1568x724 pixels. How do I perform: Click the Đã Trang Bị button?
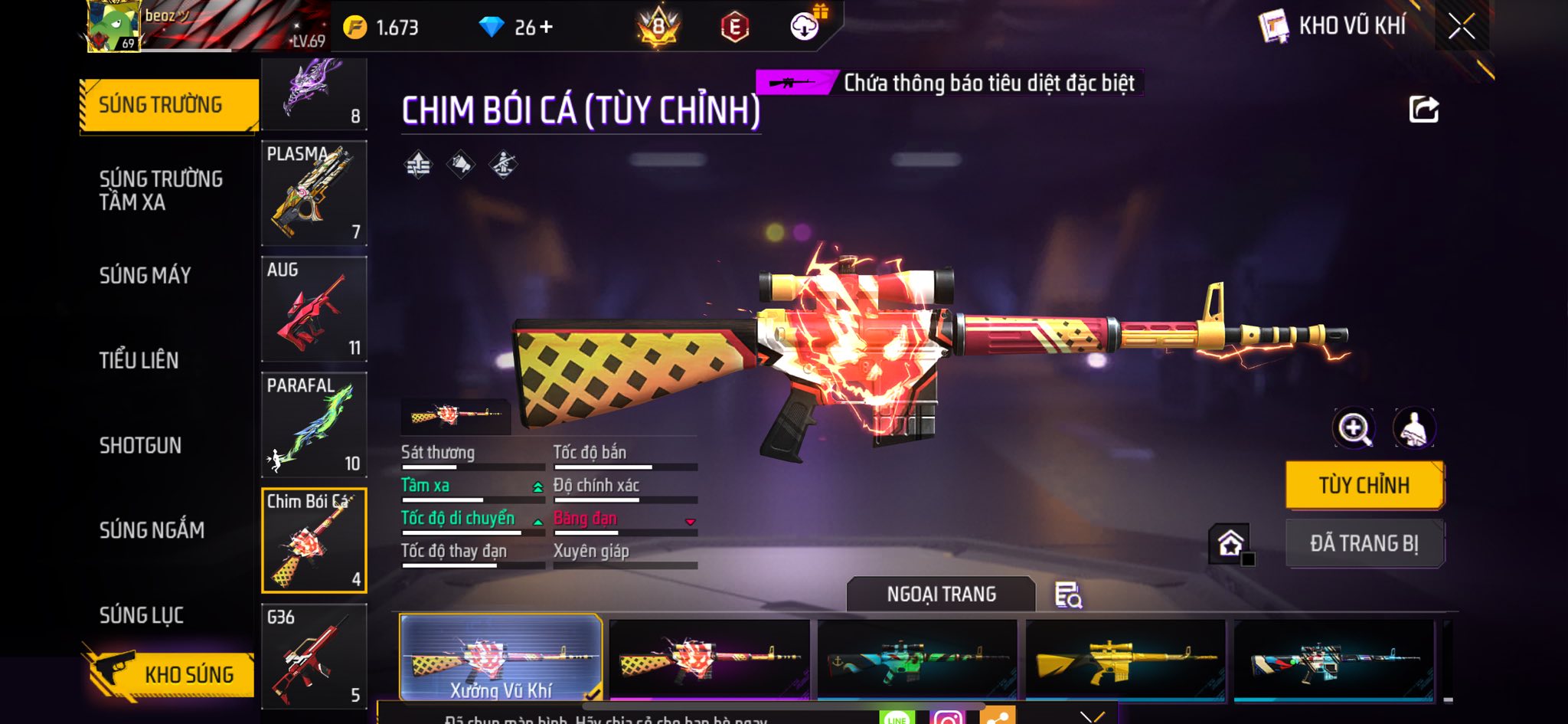click(1364, 543)
